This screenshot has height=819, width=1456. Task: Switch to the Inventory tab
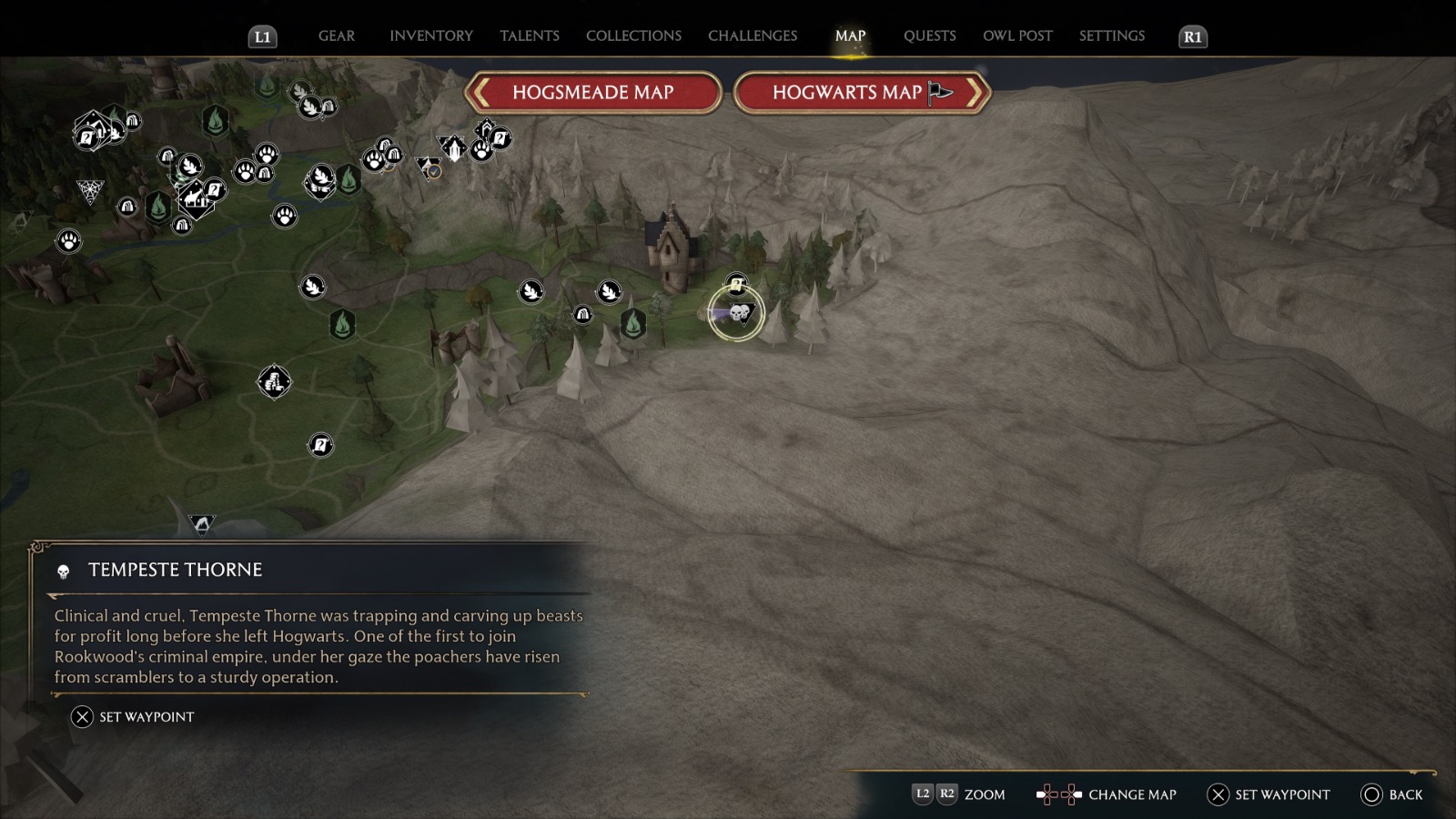tap(431, 36)
